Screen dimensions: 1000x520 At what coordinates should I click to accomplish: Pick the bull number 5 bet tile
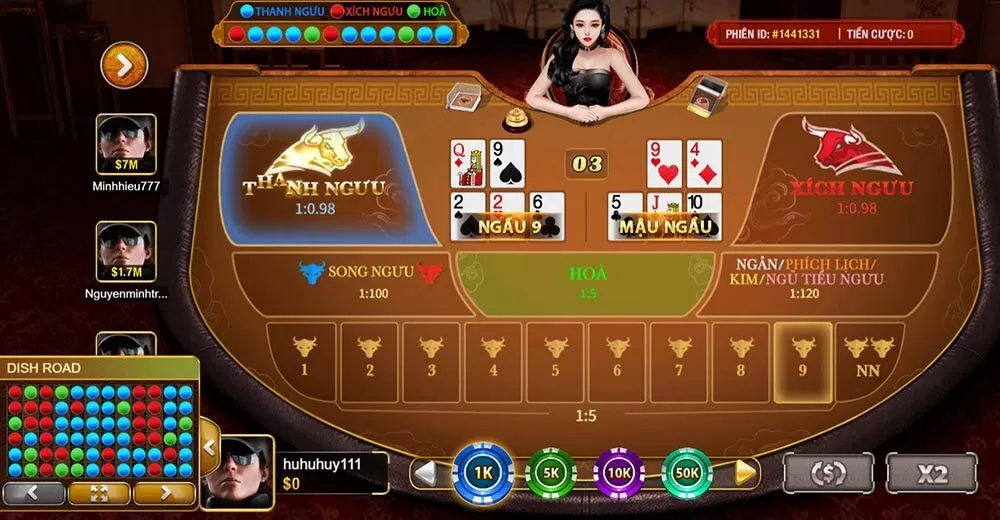556,356
